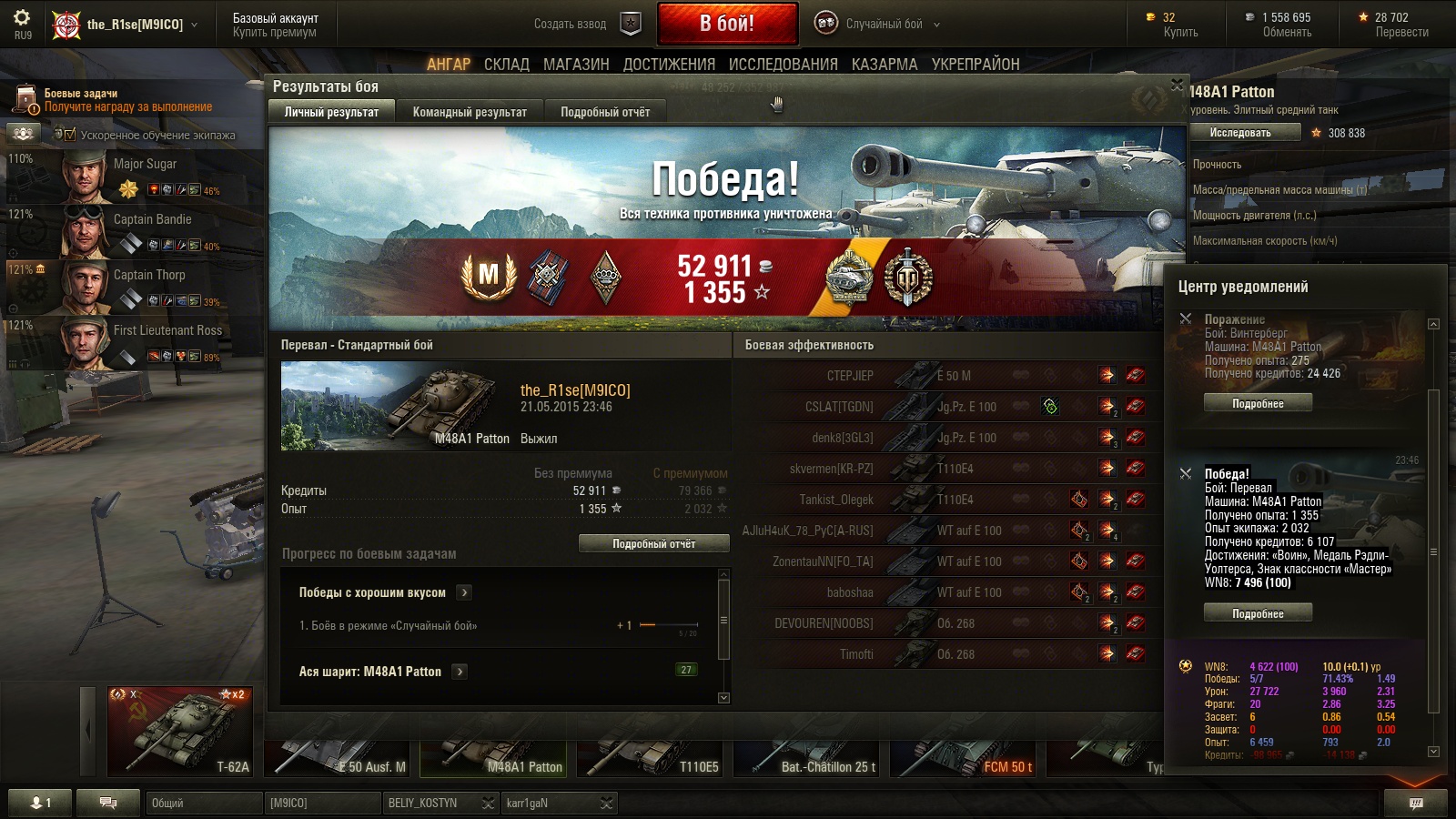Viewport: 1456px width, 819px height.
Task: Select the Личный результат tab
Action: coord(331,112)
